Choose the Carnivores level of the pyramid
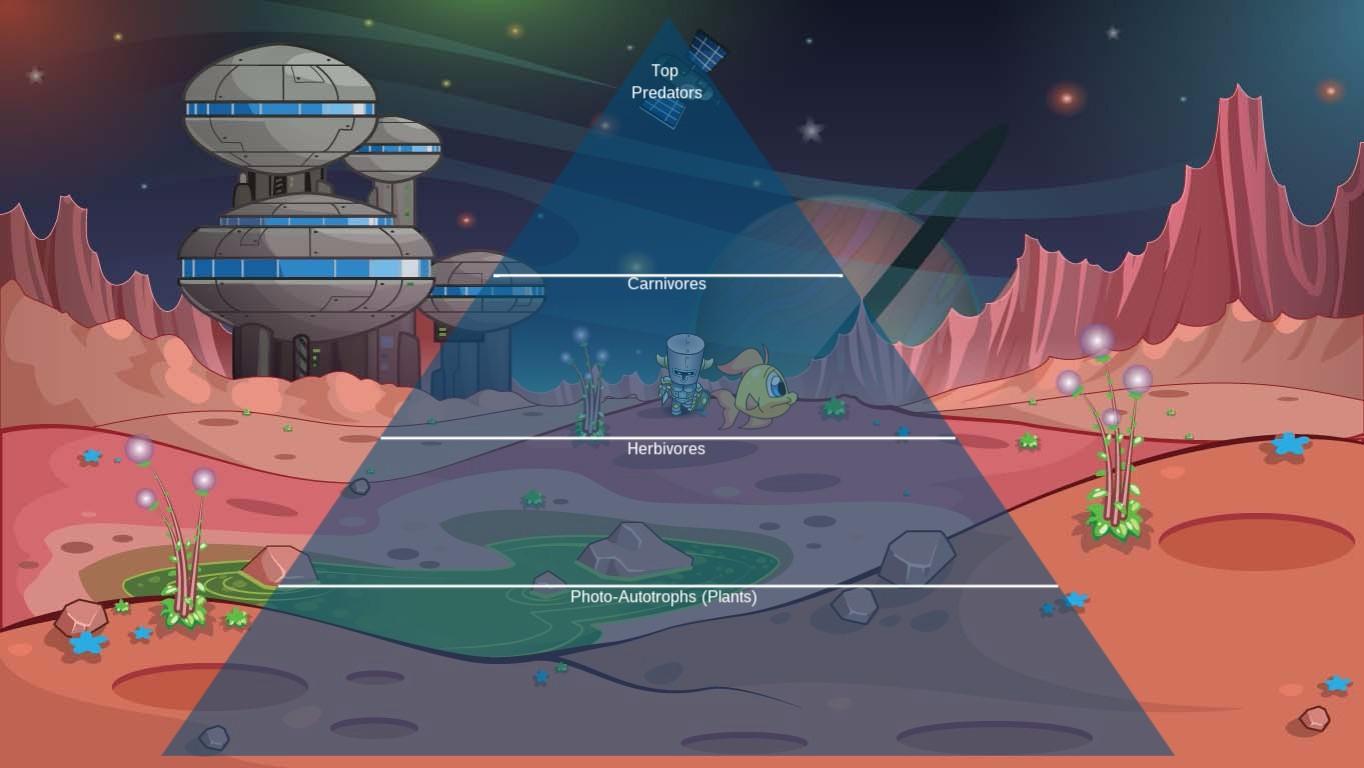The width and height of the screenshot is (1364, 768). [x=666, y=284]
